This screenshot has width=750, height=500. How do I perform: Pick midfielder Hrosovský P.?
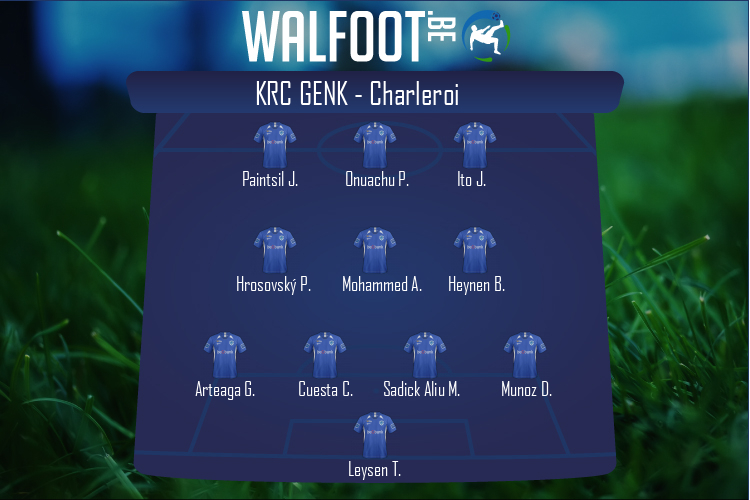click(274, 251)
